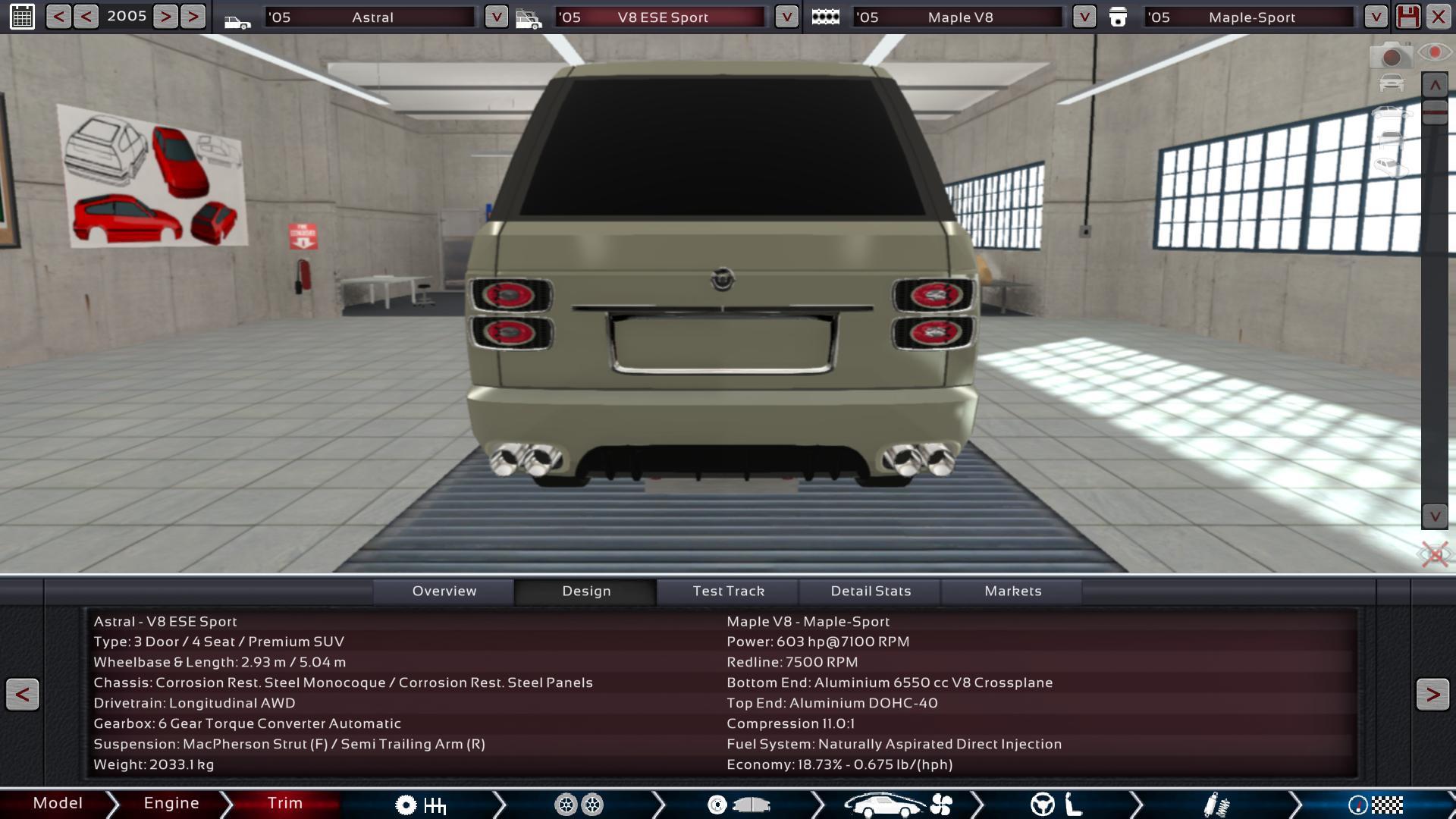Save the design with the floppy disk
The image size is (1456, 819).
(1408, 17)
